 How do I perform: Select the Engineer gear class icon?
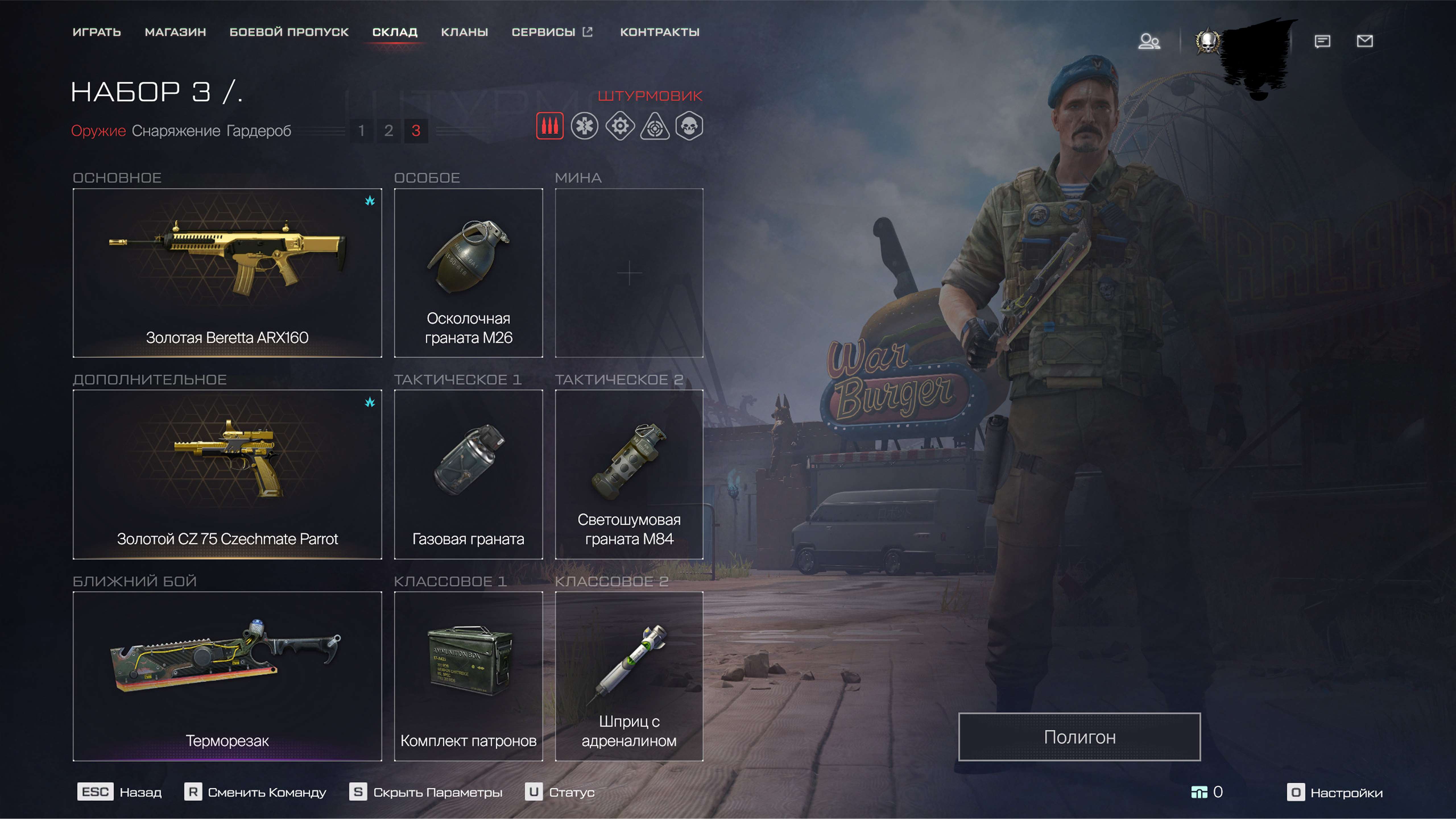(620, 127)
